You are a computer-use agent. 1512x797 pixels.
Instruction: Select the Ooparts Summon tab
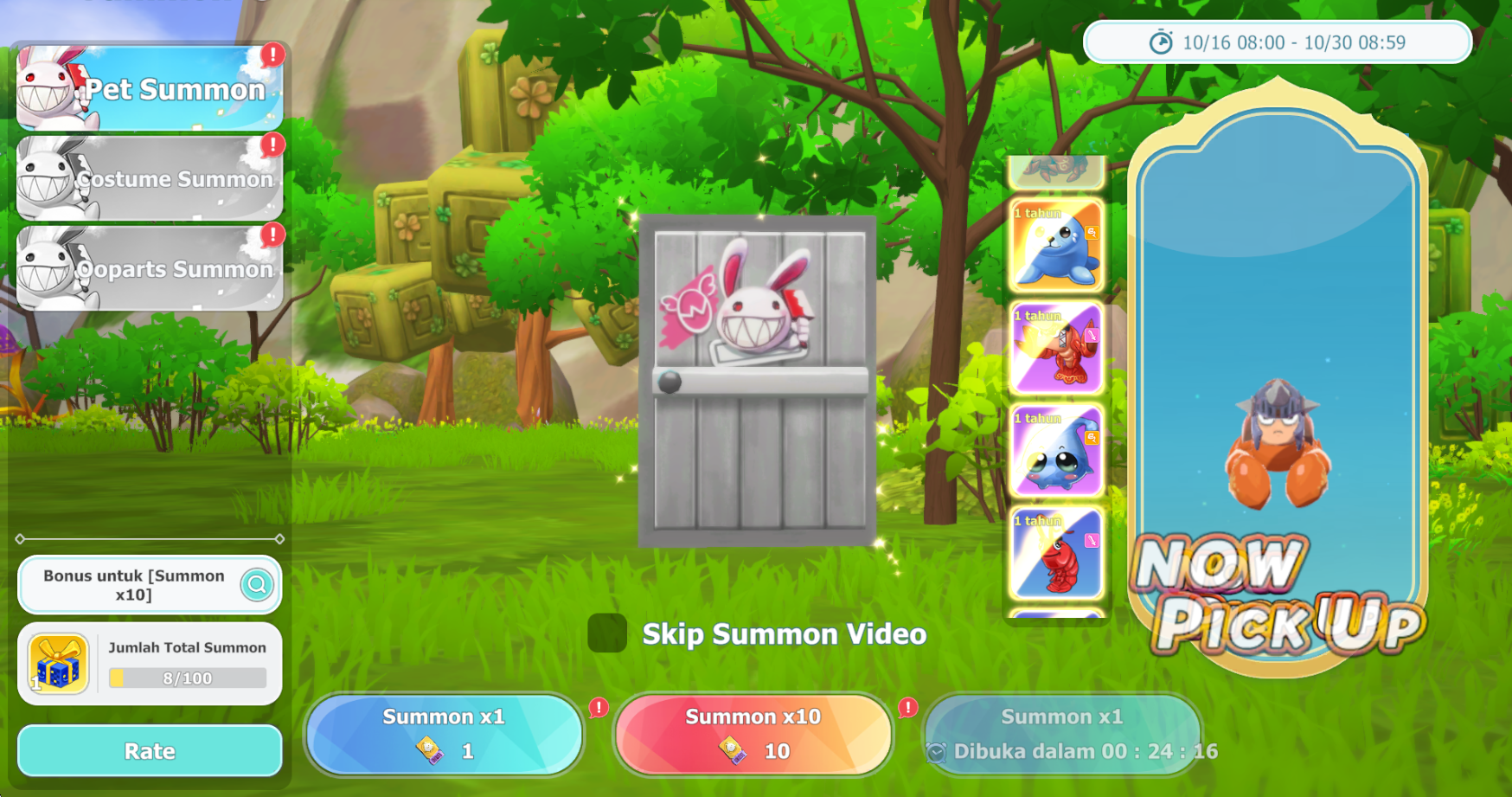(150, 268)
